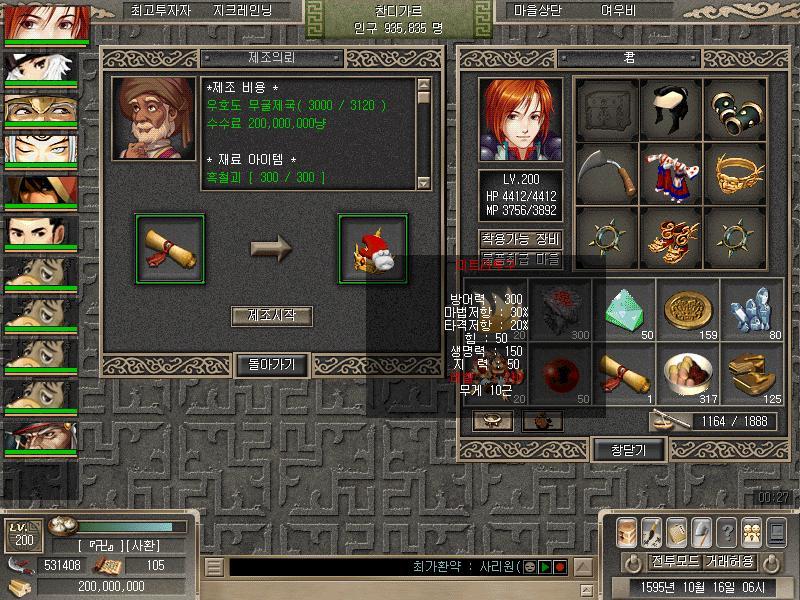Screen dimensions: 800x600
Task: Close the inventory with 창닫기
Action: click(630, 450)
